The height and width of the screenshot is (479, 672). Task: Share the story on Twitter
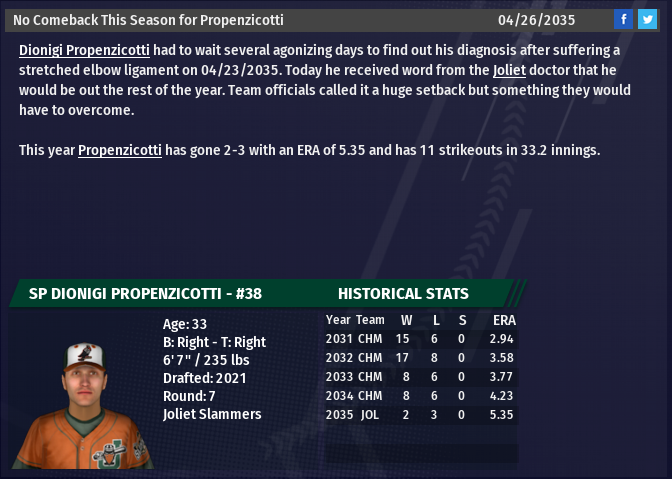point(647,19)
